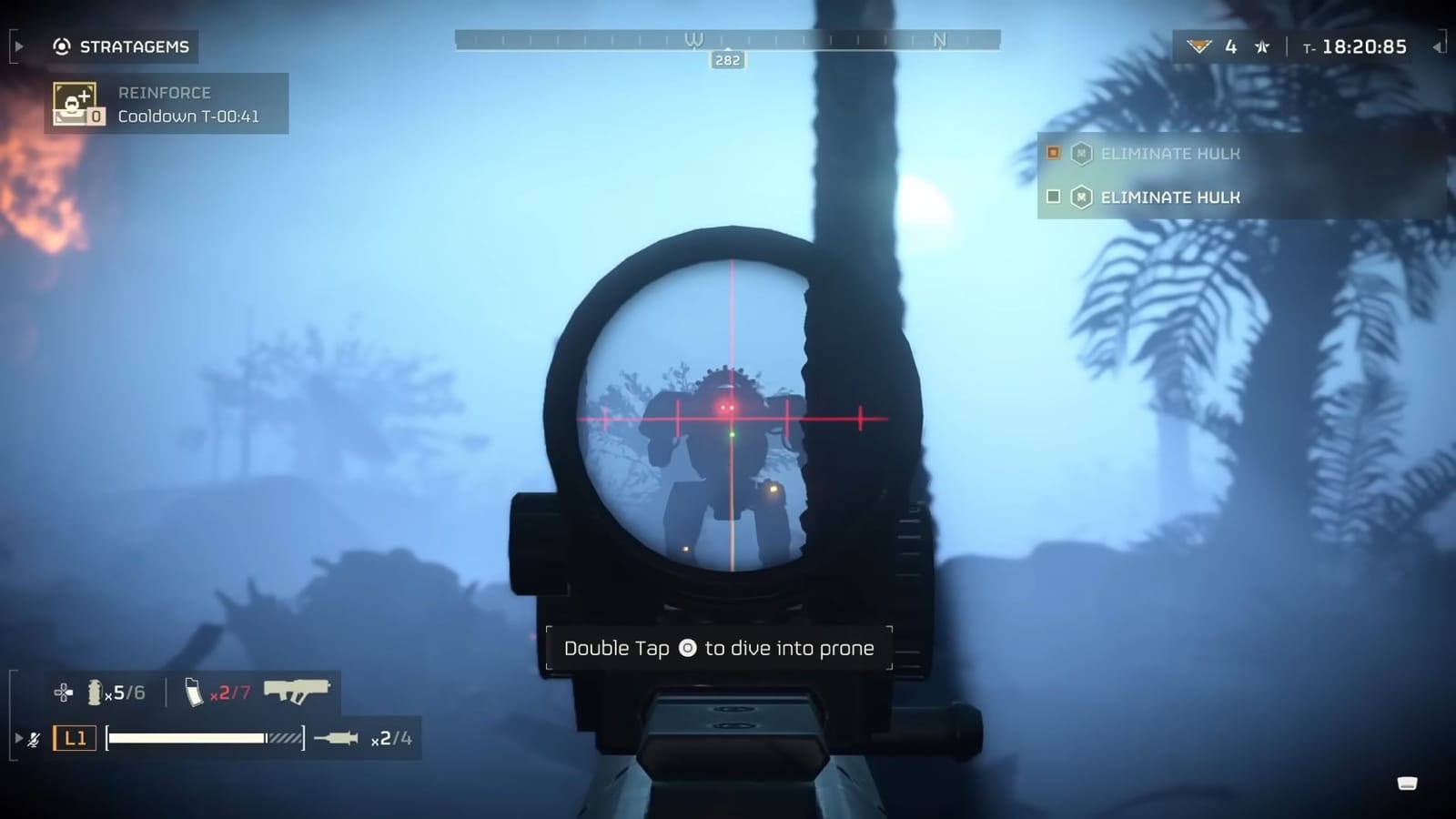Check the completed ELIMINATE HULK objective box
1456x819 pixels.
(x=1054, y=154)
